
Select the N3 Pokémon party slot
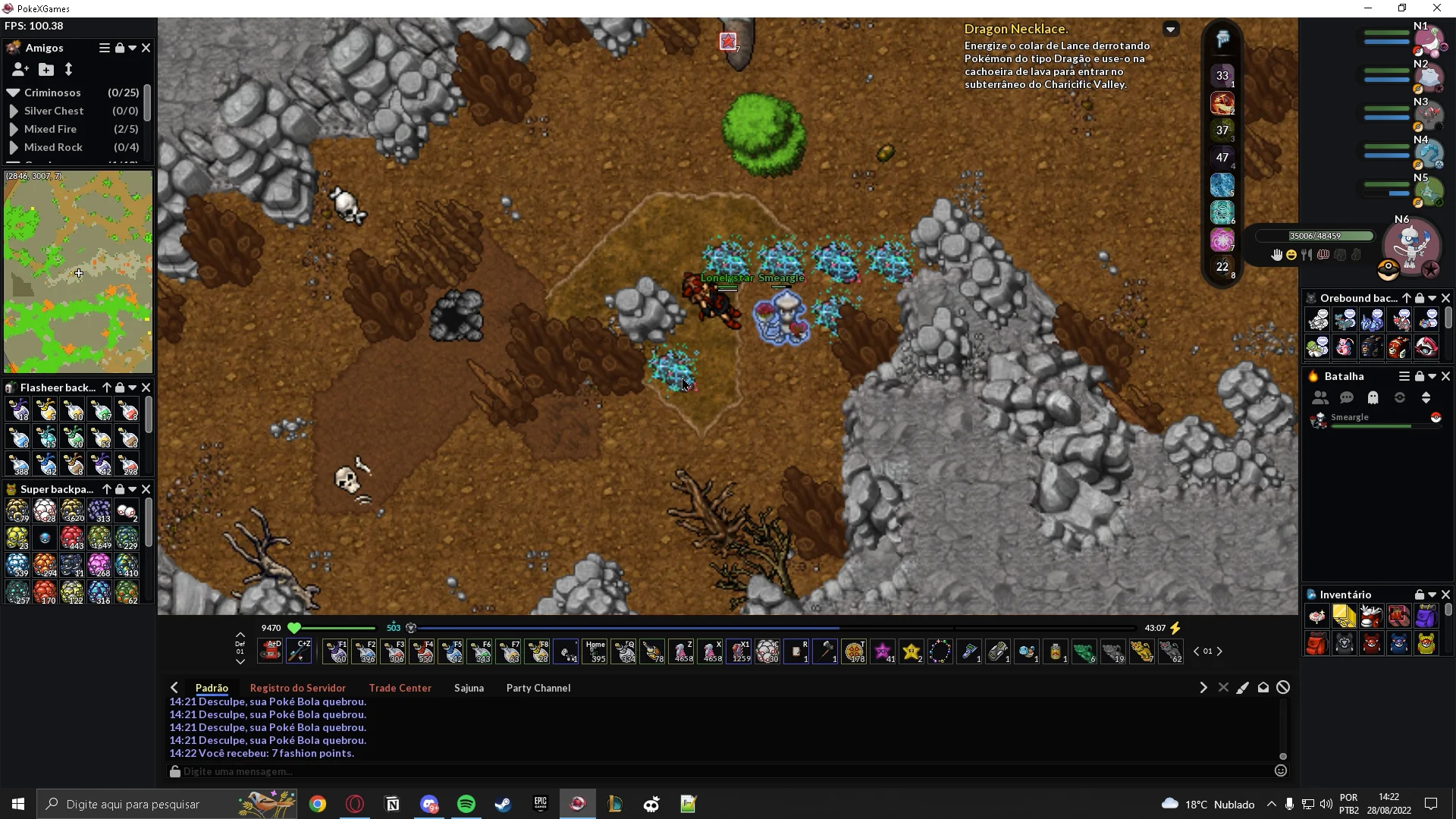1429,115
